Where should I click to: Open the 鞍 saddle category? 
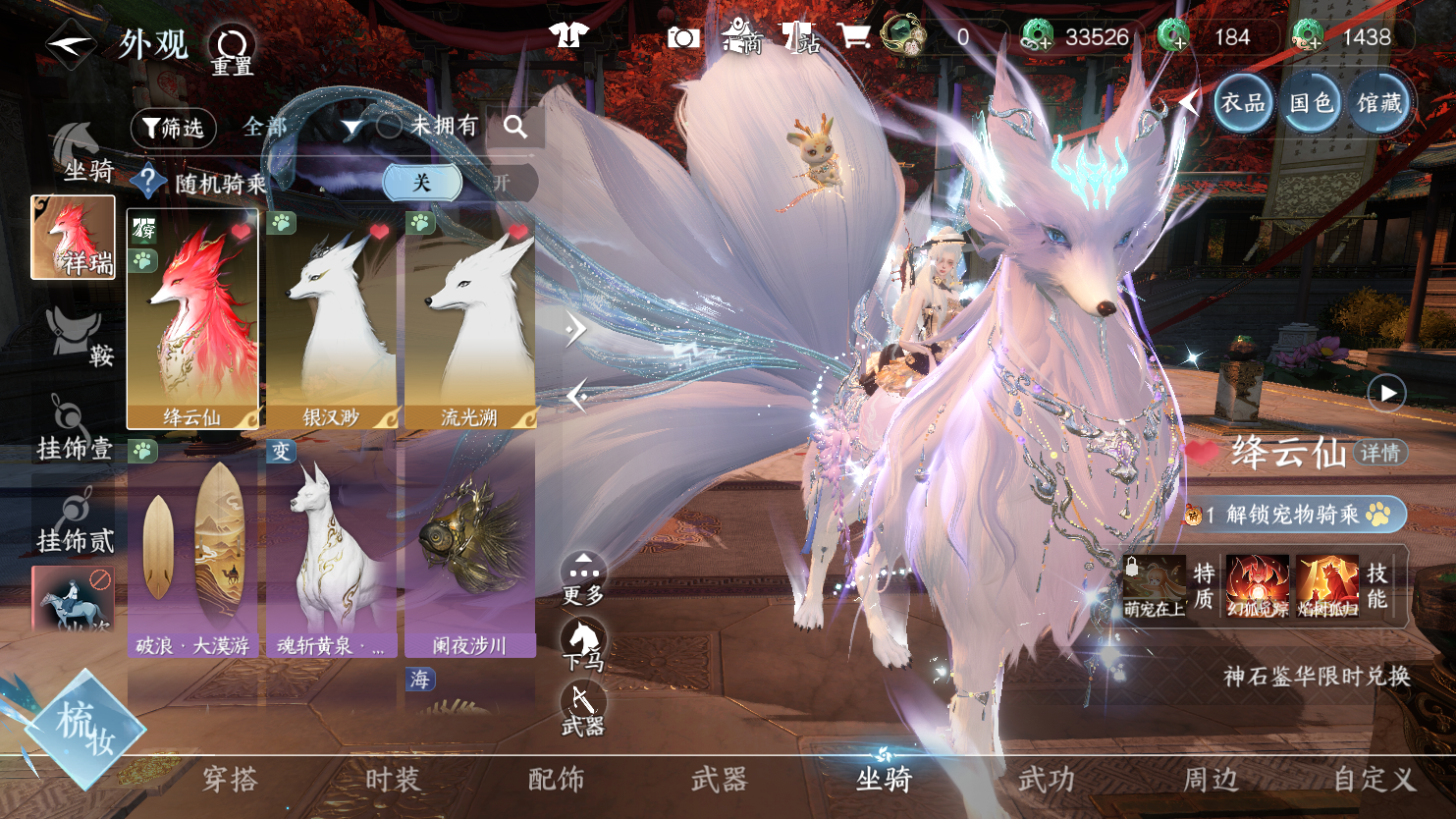pos(79,336)
